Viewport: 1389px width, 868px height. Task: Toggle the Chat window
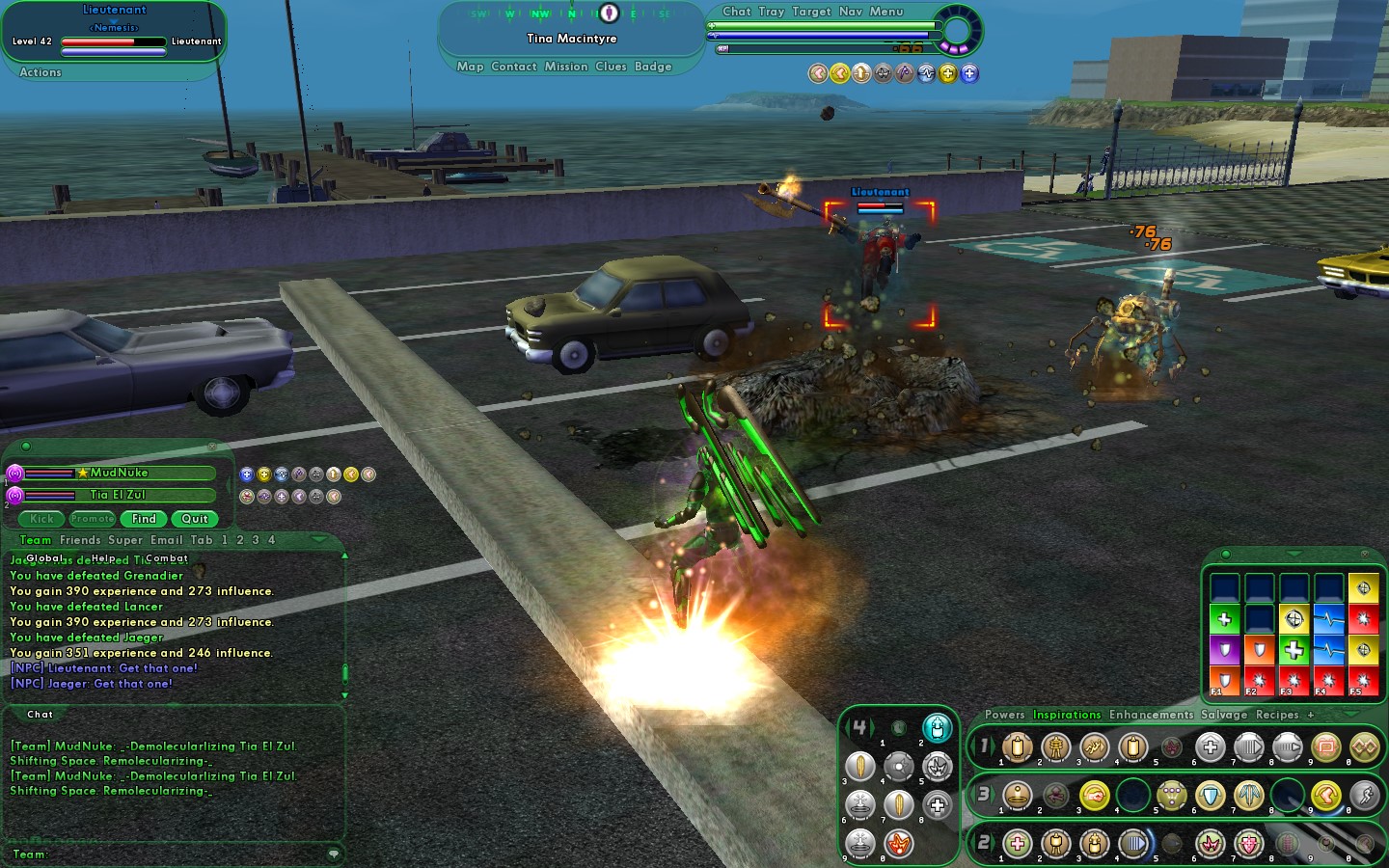point(736,12)
